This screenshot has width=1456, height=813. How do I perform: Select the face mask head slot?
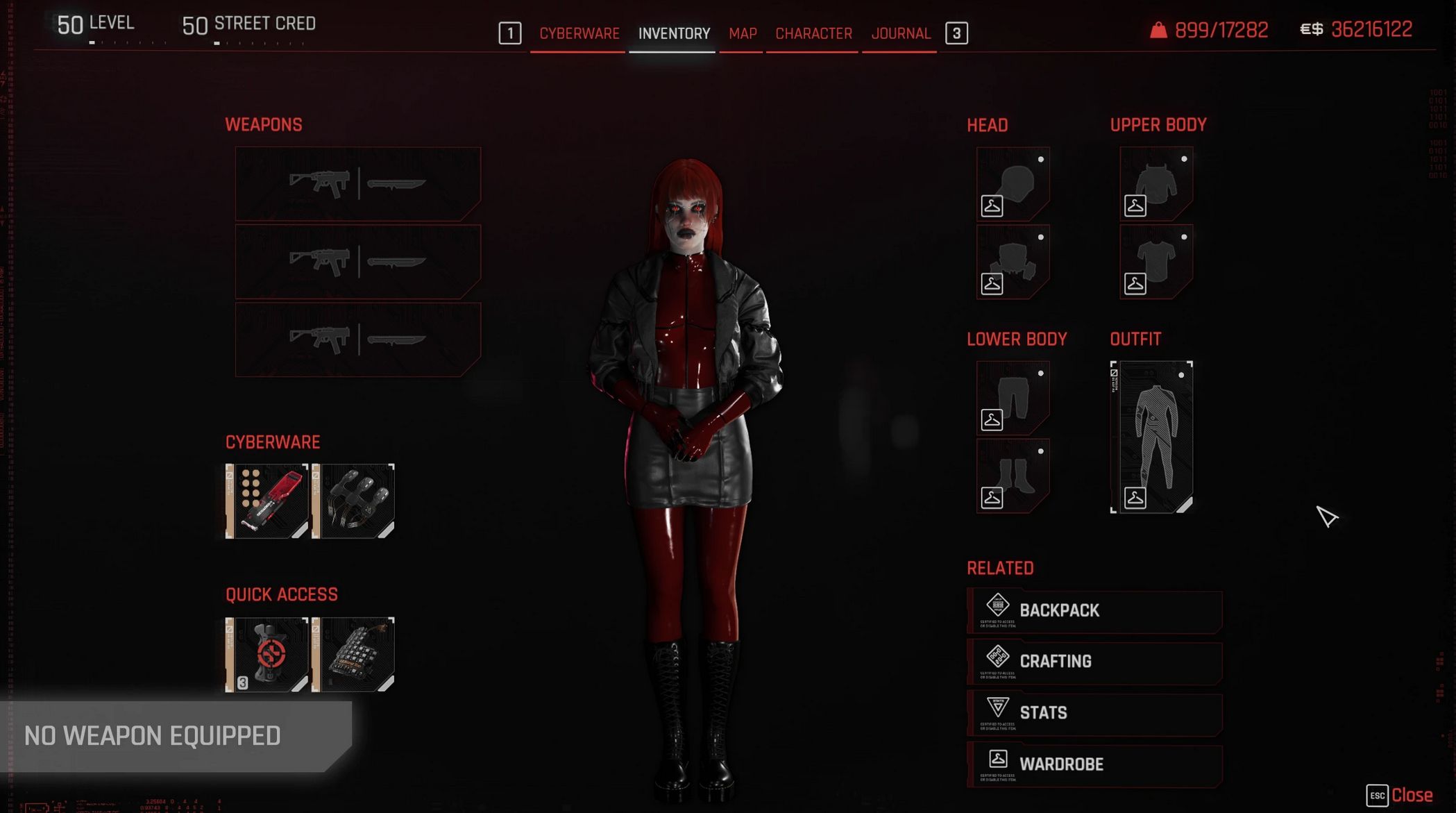coord(1013,262)
